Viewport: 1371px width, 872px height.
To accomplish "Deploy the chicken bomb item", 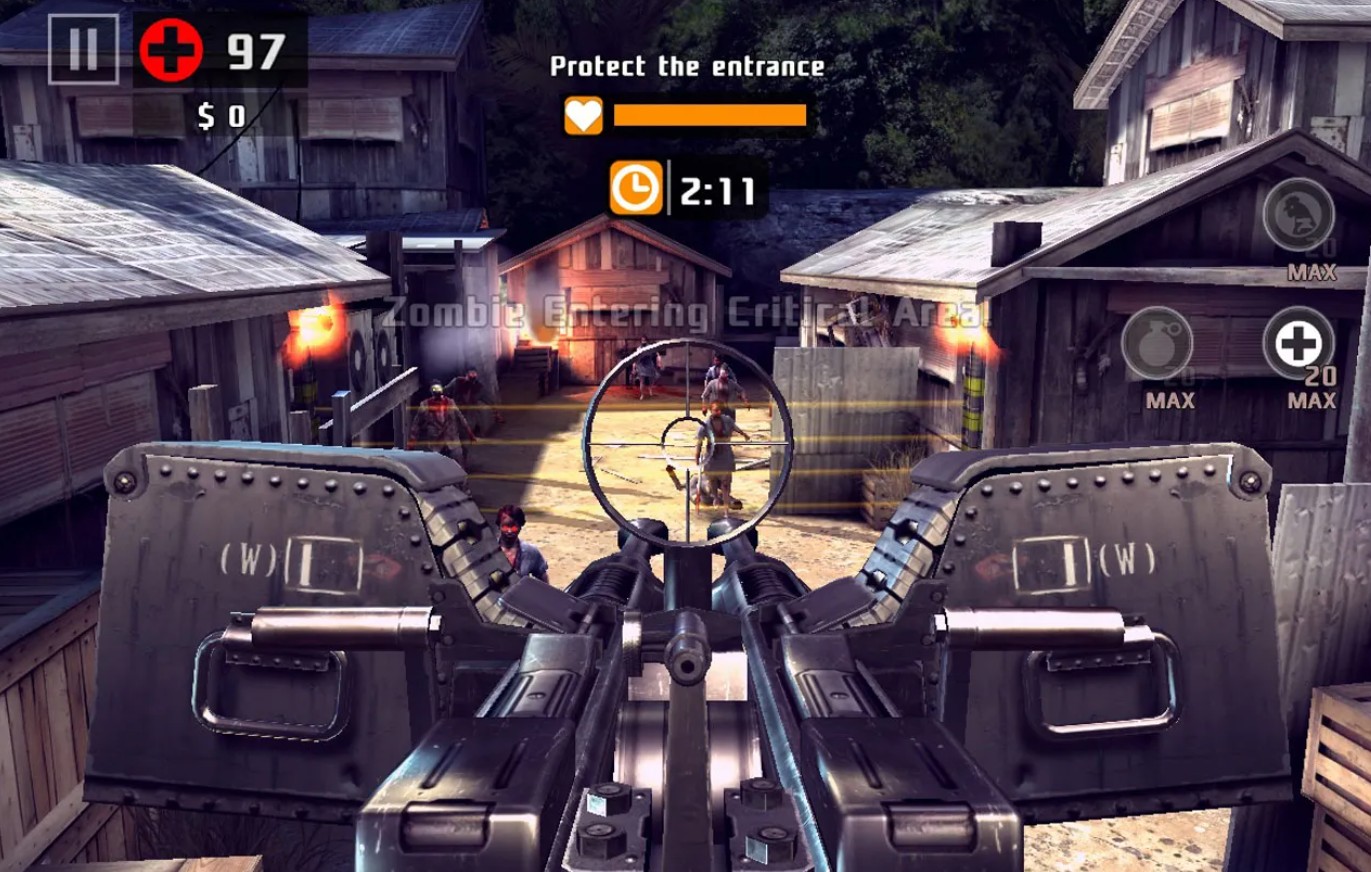I will pos(1298,214).
